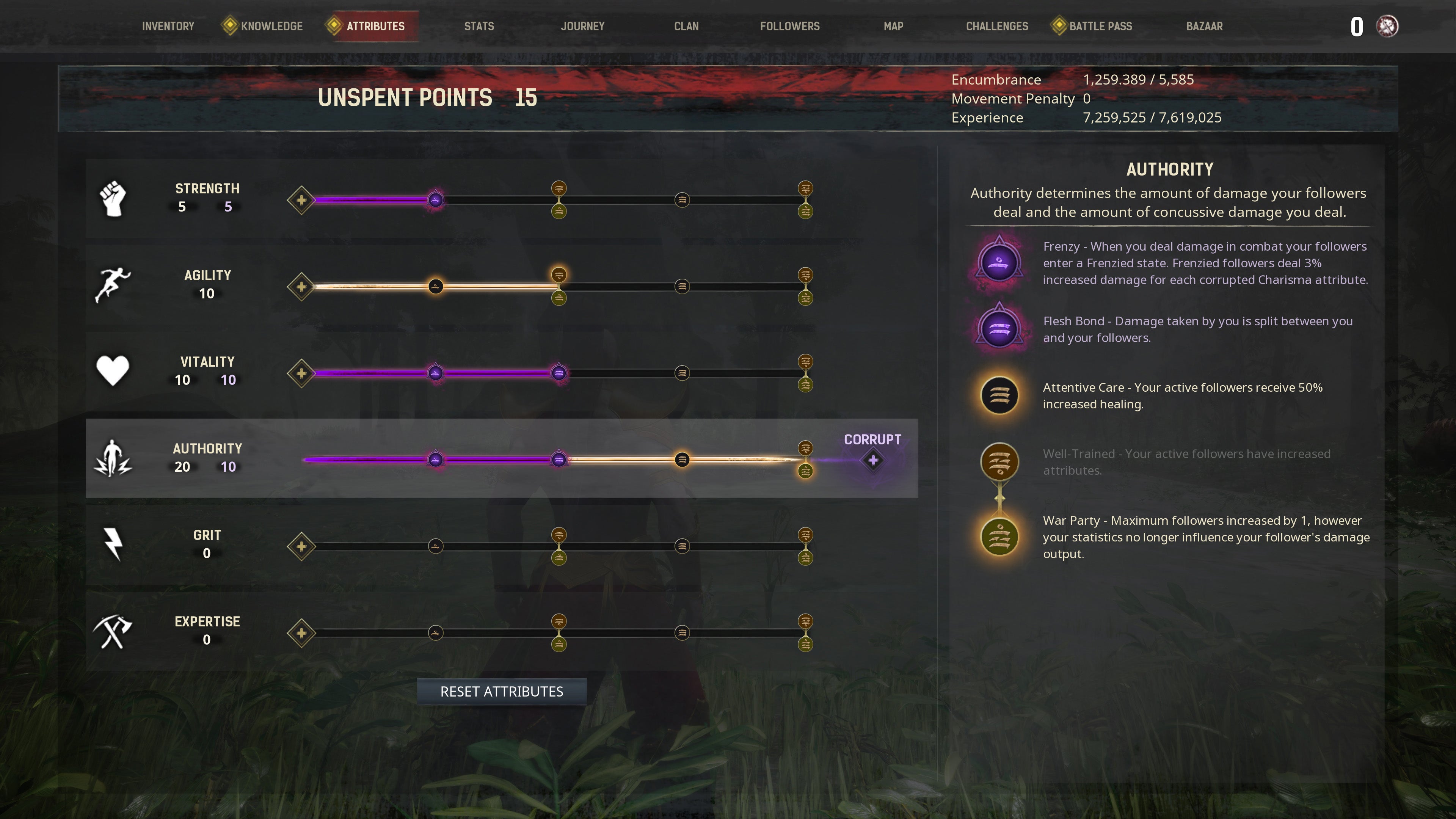Add a point to Grit
This screenshot has height=819, width=1456.
pyautogui.click(x=301, y=546)
